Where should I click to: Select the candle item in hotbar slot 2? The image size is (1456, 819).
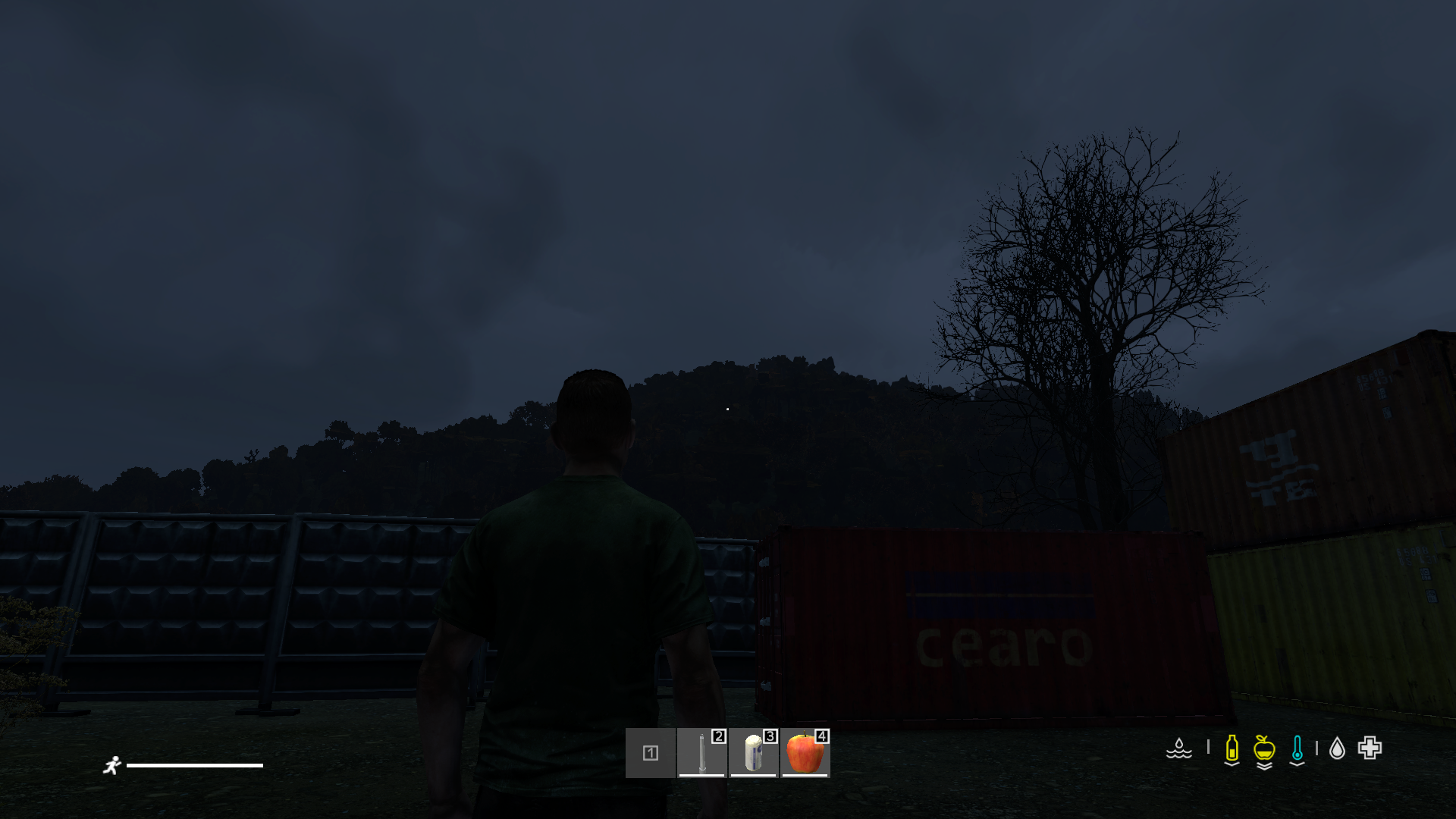(x=701, y=755)
